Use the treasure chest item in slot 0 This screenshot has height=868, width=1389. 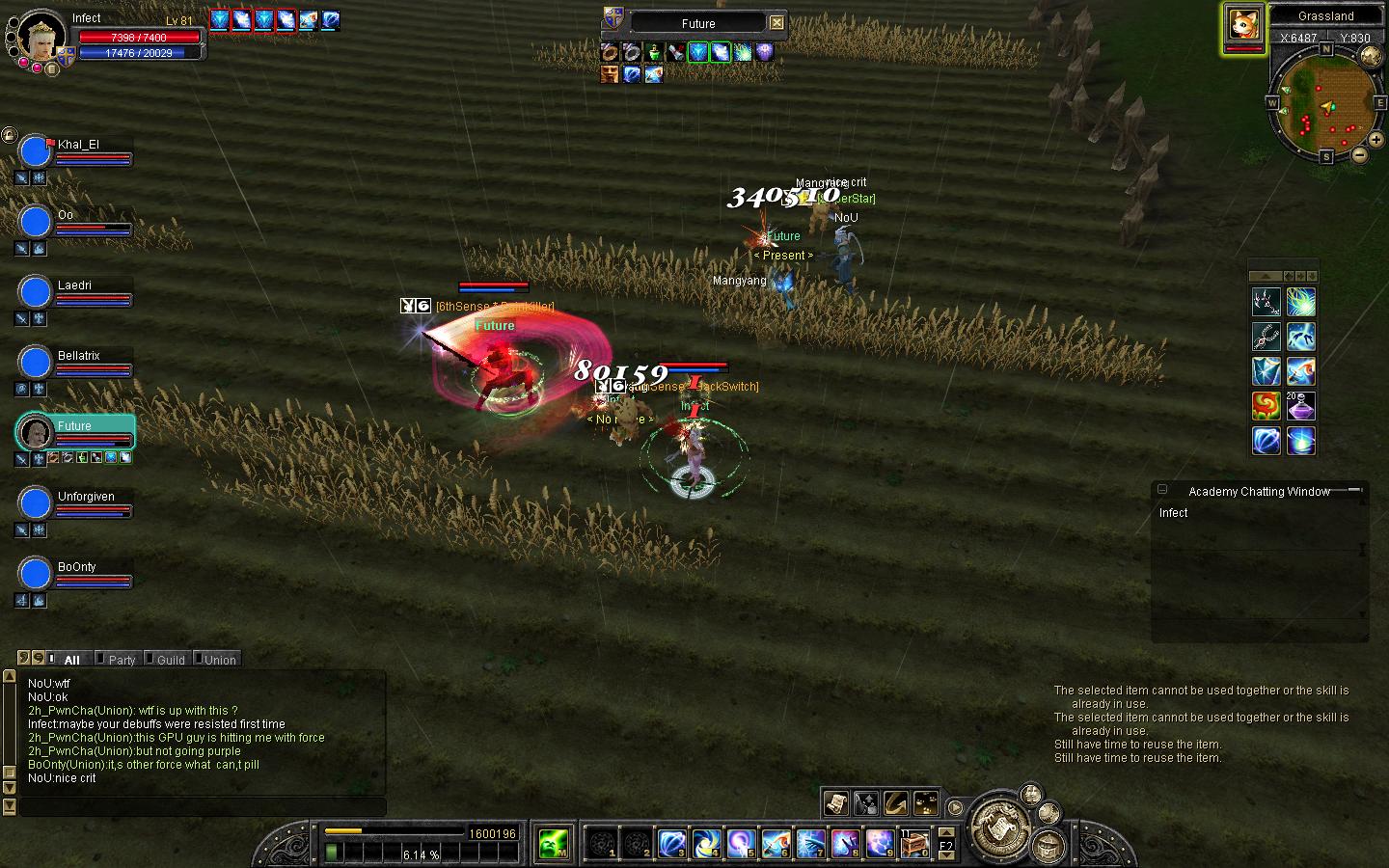[913, 844]
